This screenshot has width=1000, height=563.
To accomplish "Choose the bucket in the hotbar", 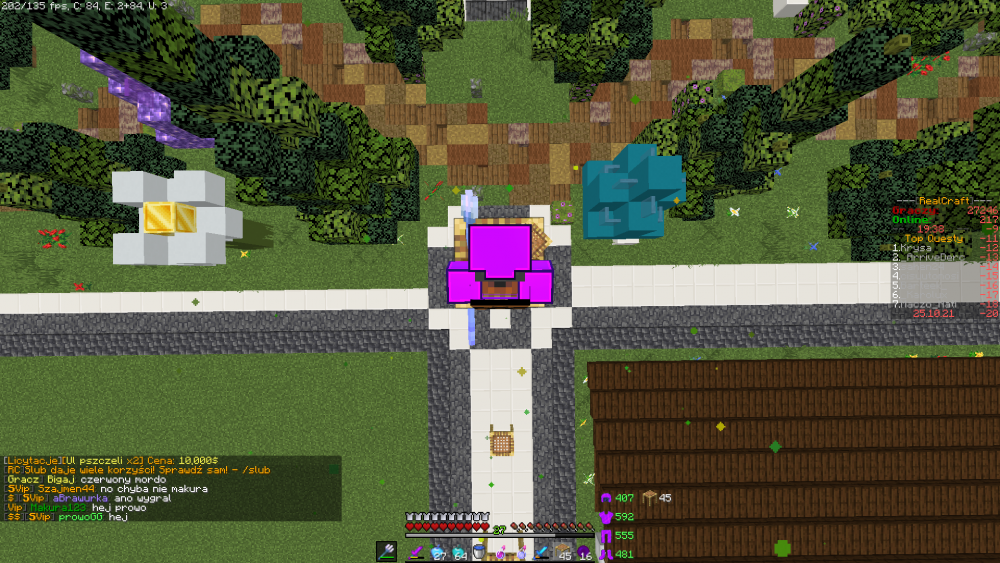I will (480, 551).
